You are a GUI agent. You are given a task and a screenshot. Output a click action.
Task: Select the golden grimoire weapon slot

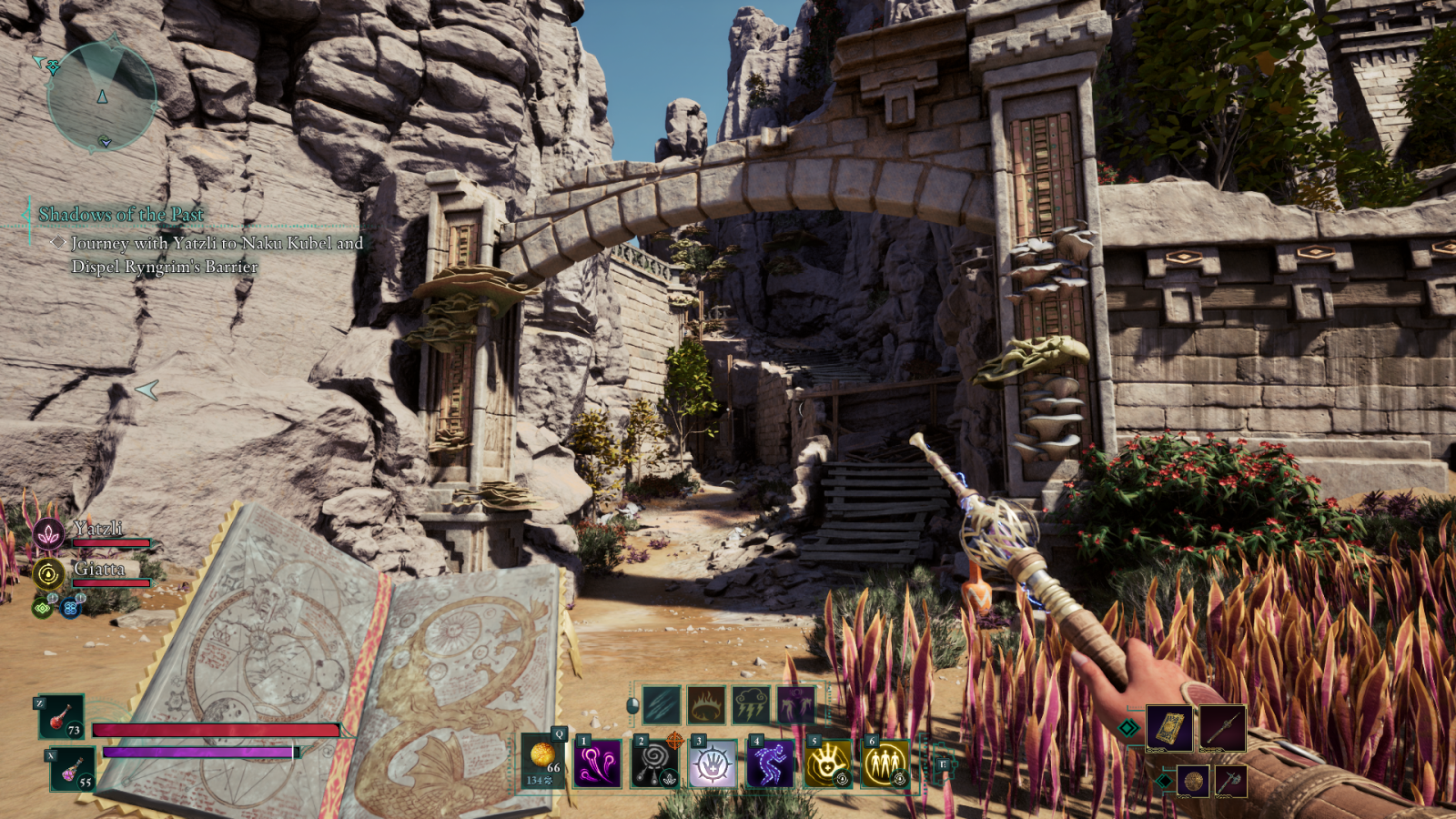(1169, 728)
